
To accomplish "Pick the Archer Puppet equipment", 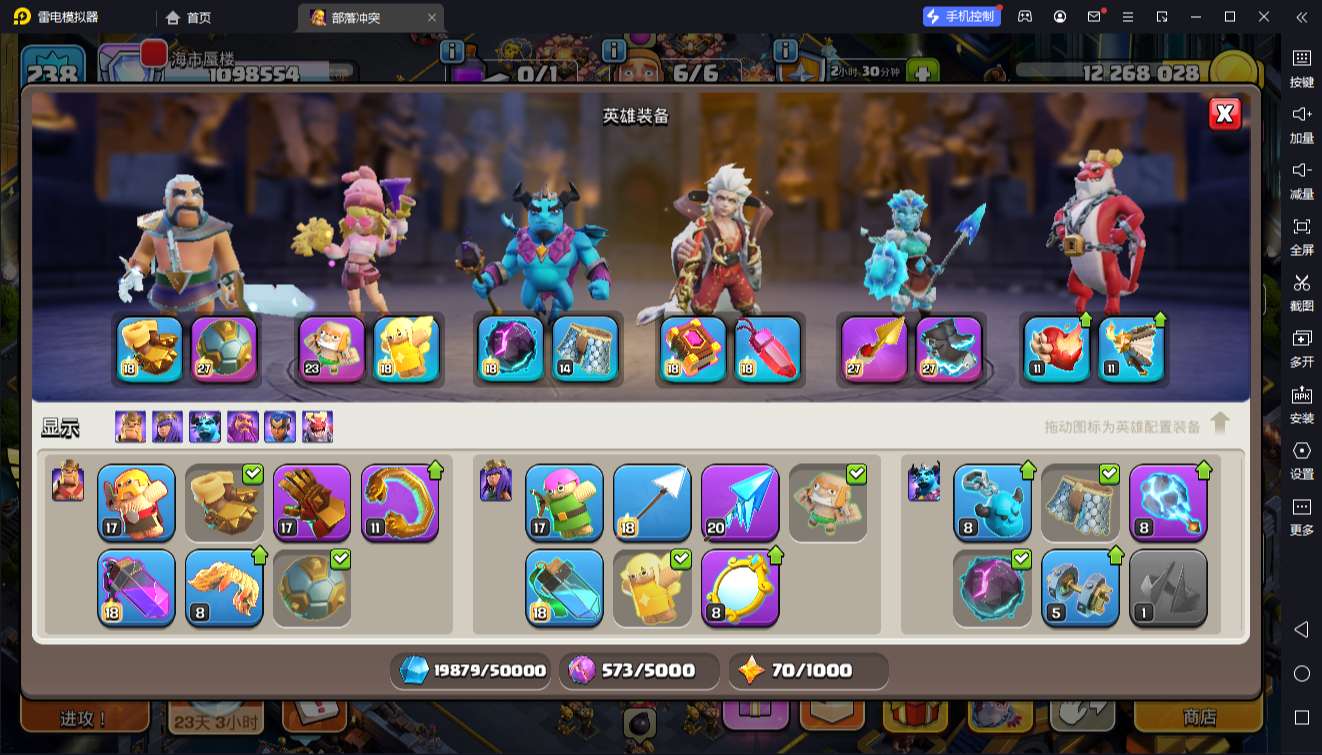I will [564, 502].
